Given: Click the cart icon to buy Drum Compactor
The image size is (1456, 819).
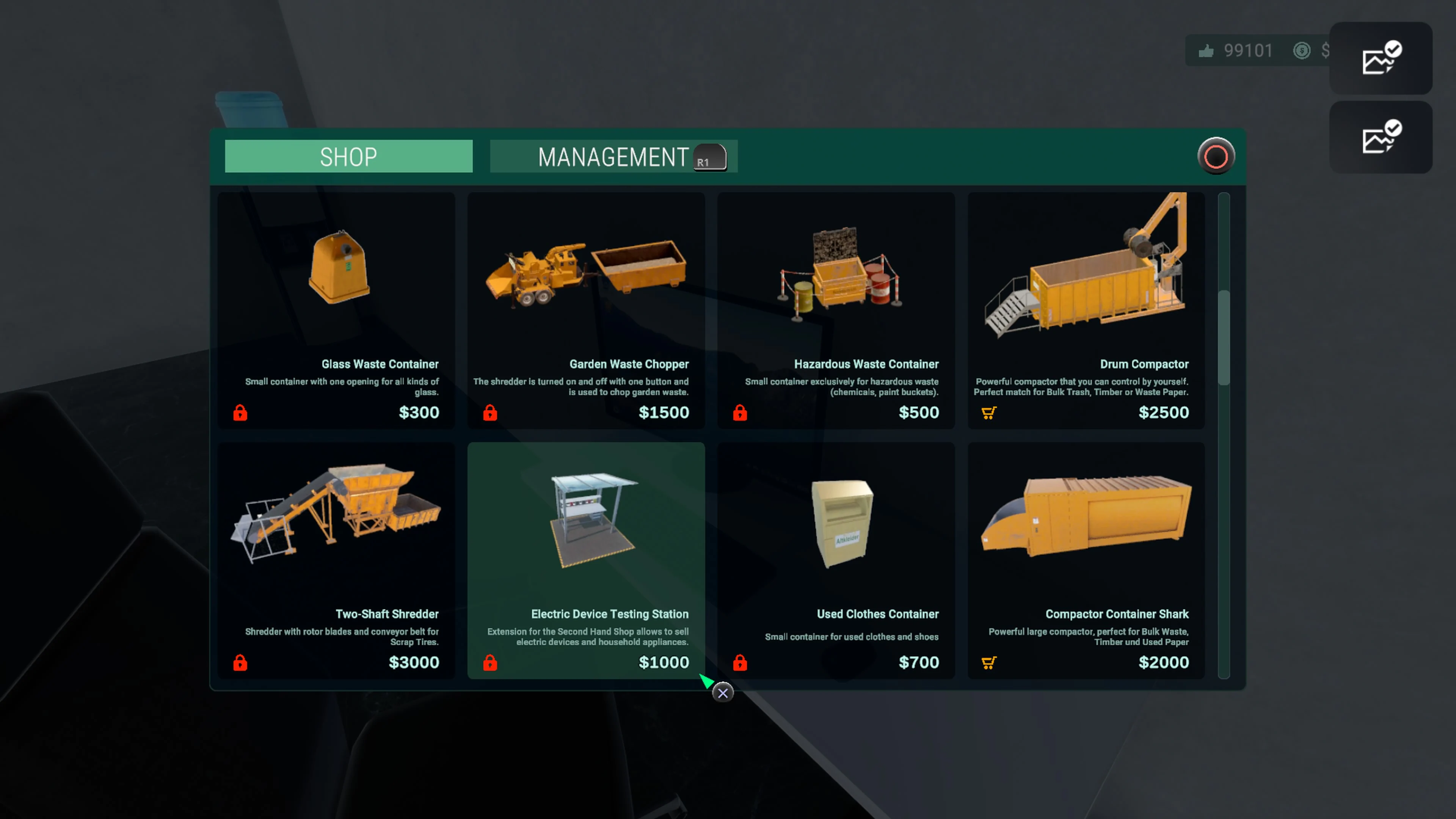Looking at the screenshot, I should (988, 413).
